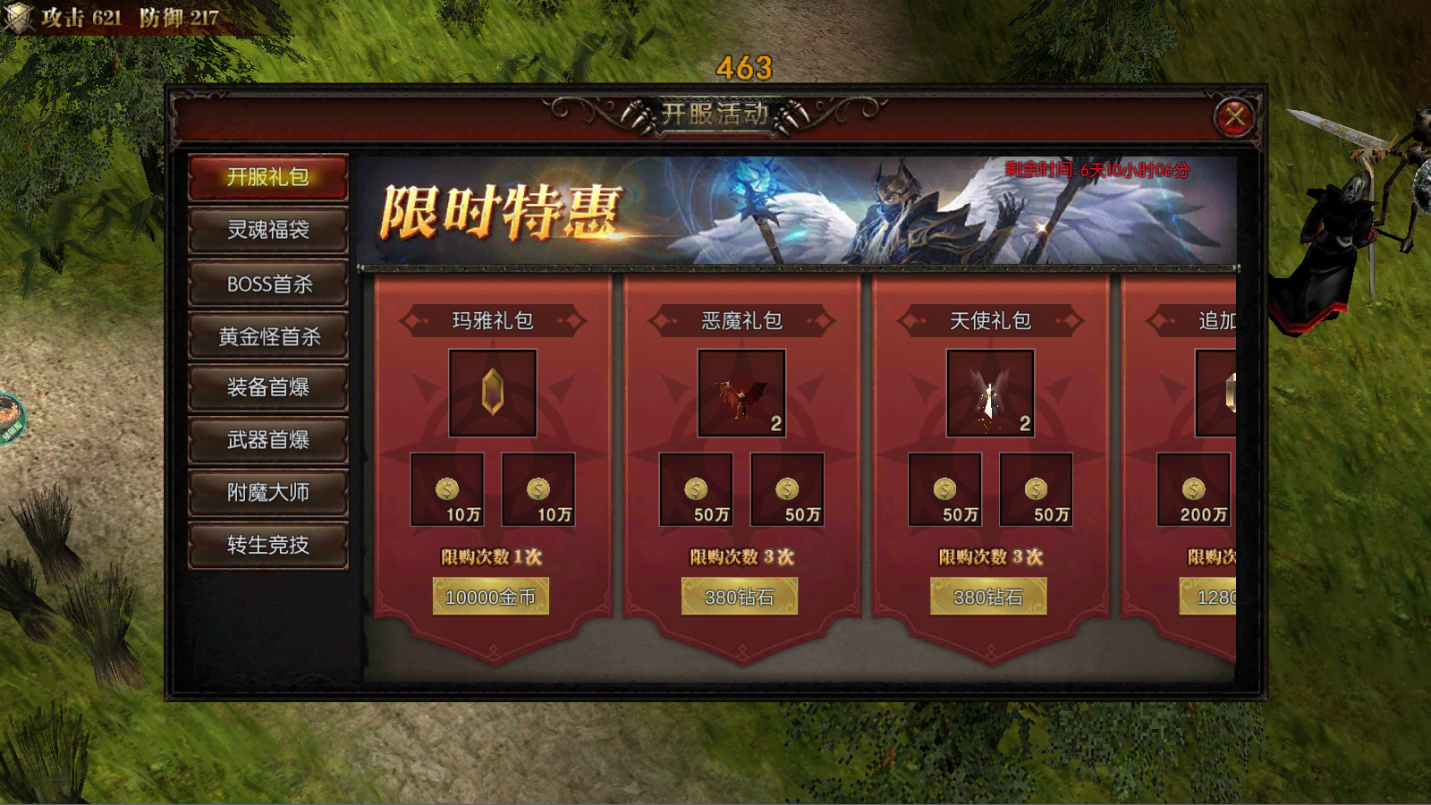Image resolution: width=1431 pixels, height=805 pixels.
Task: Select the 200万 gold coin reward slot
Action: tap(1193, 490)
